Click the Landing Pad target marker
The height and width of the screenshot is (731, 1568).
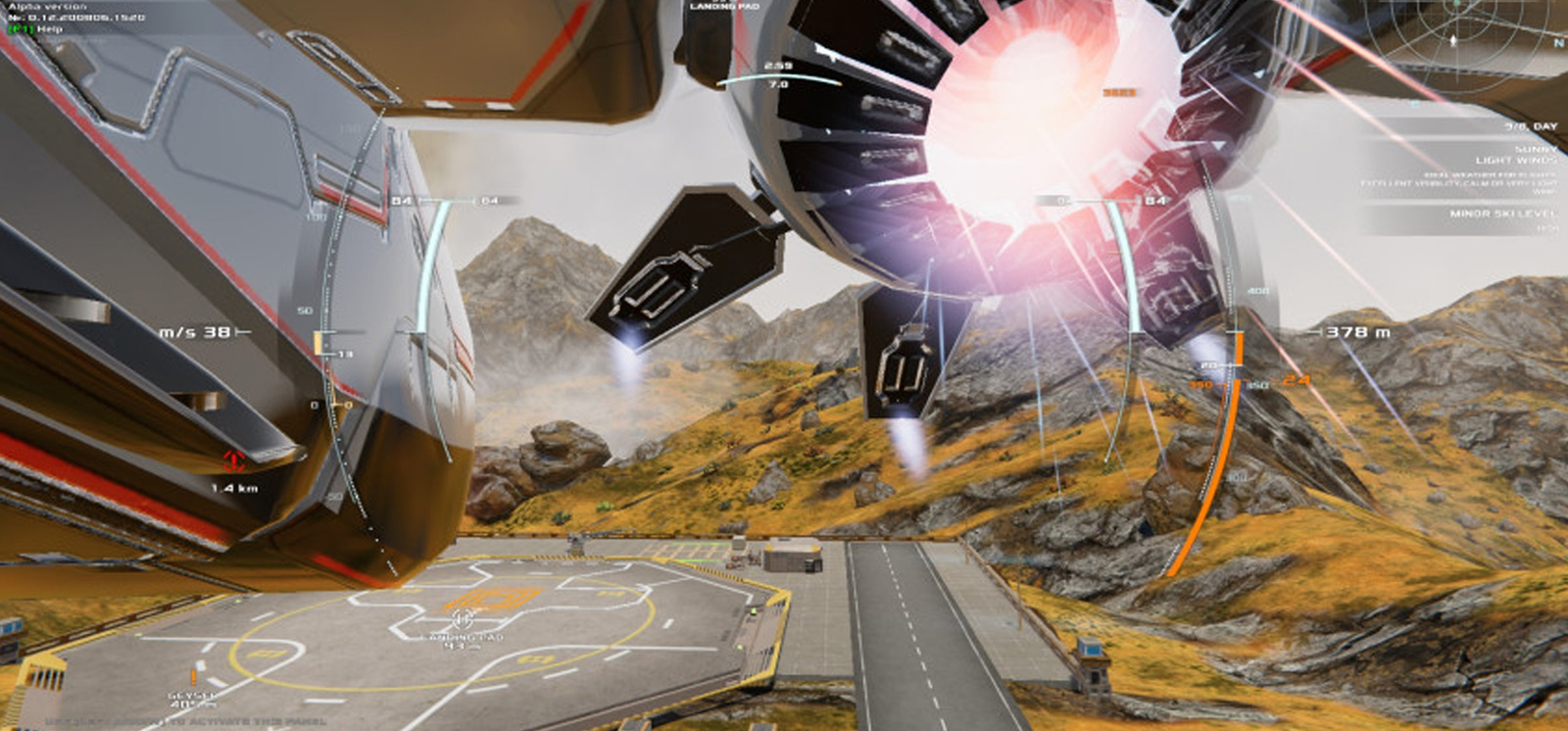point(462,620)
